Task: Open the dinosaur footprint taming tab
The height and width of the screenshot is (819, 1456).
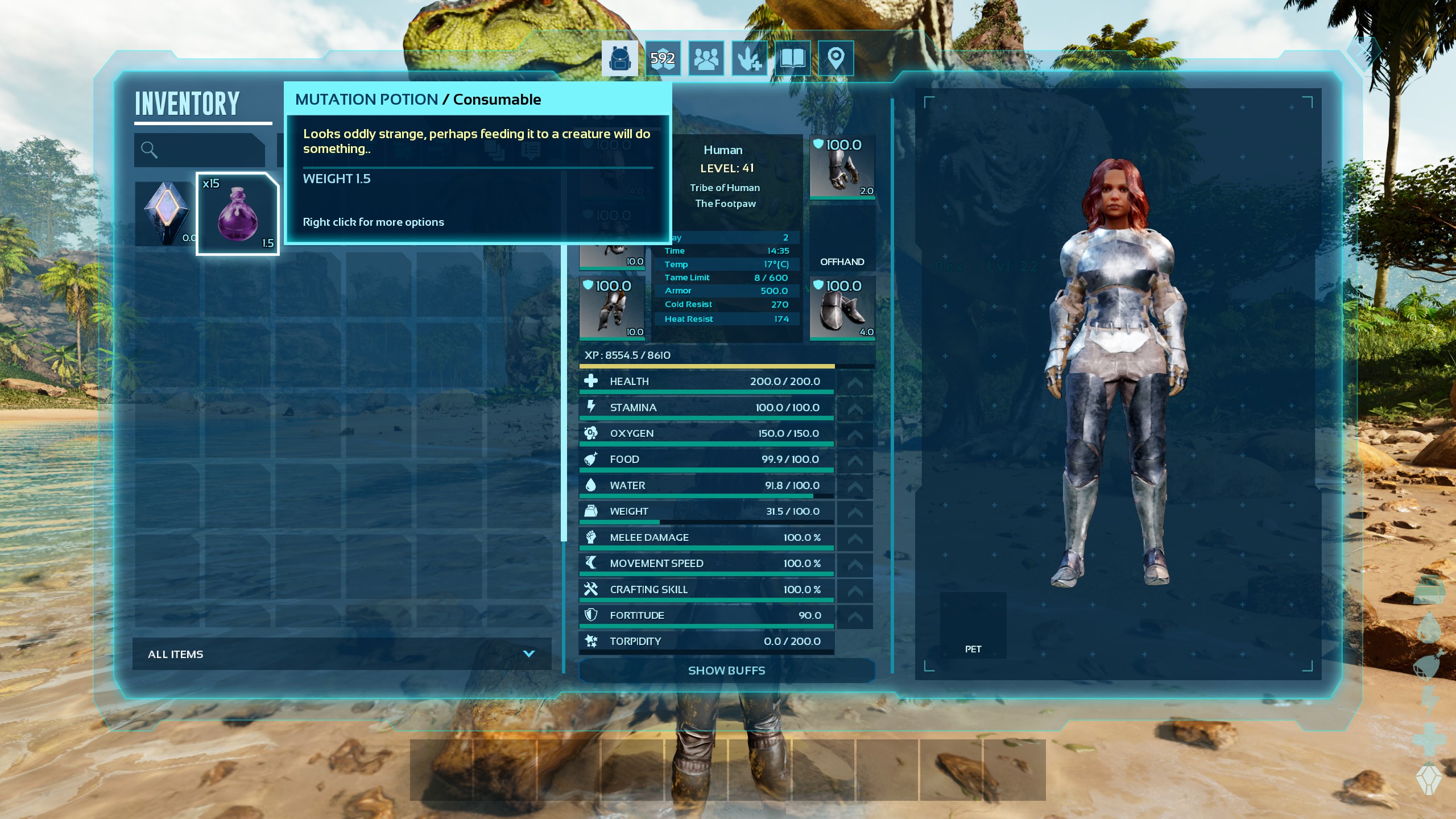Action: coord(749,59)
